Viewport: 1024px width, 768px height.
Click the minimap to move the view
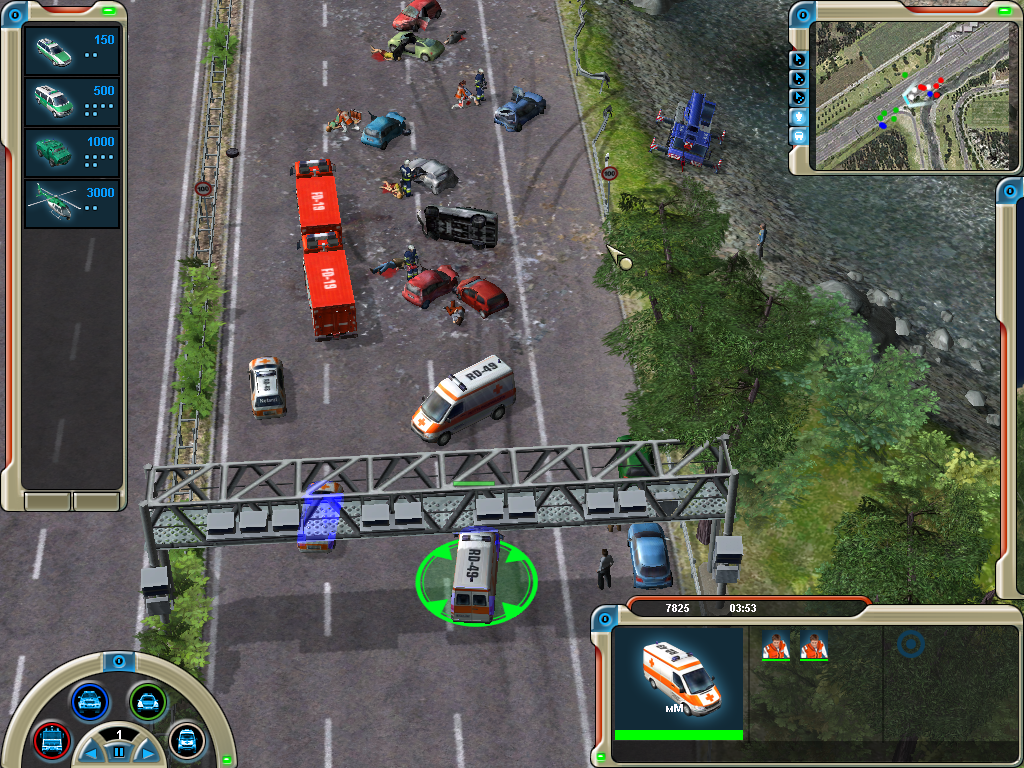click(910, 95)
